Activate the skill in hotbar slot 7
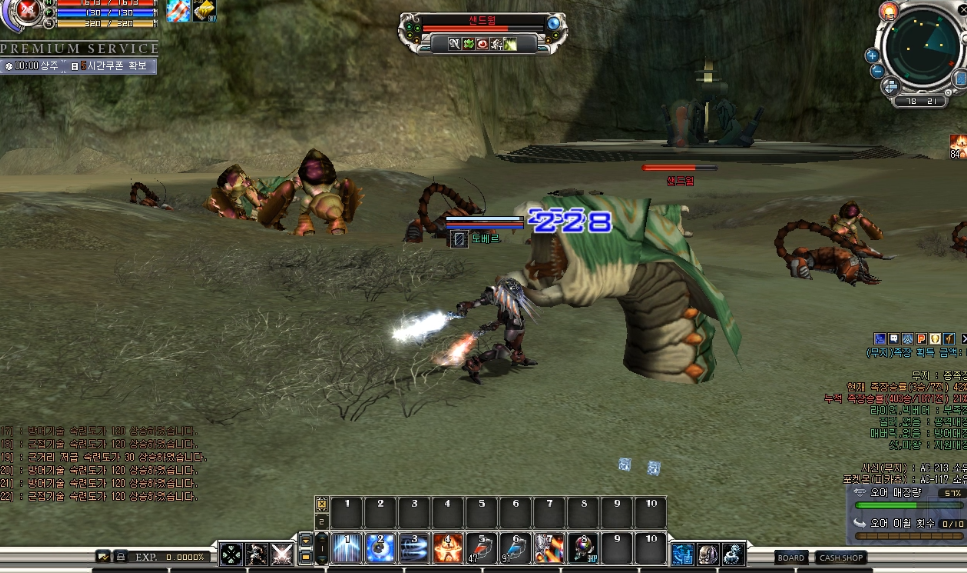This screenshot has width=967, height=573. (548, 547)
